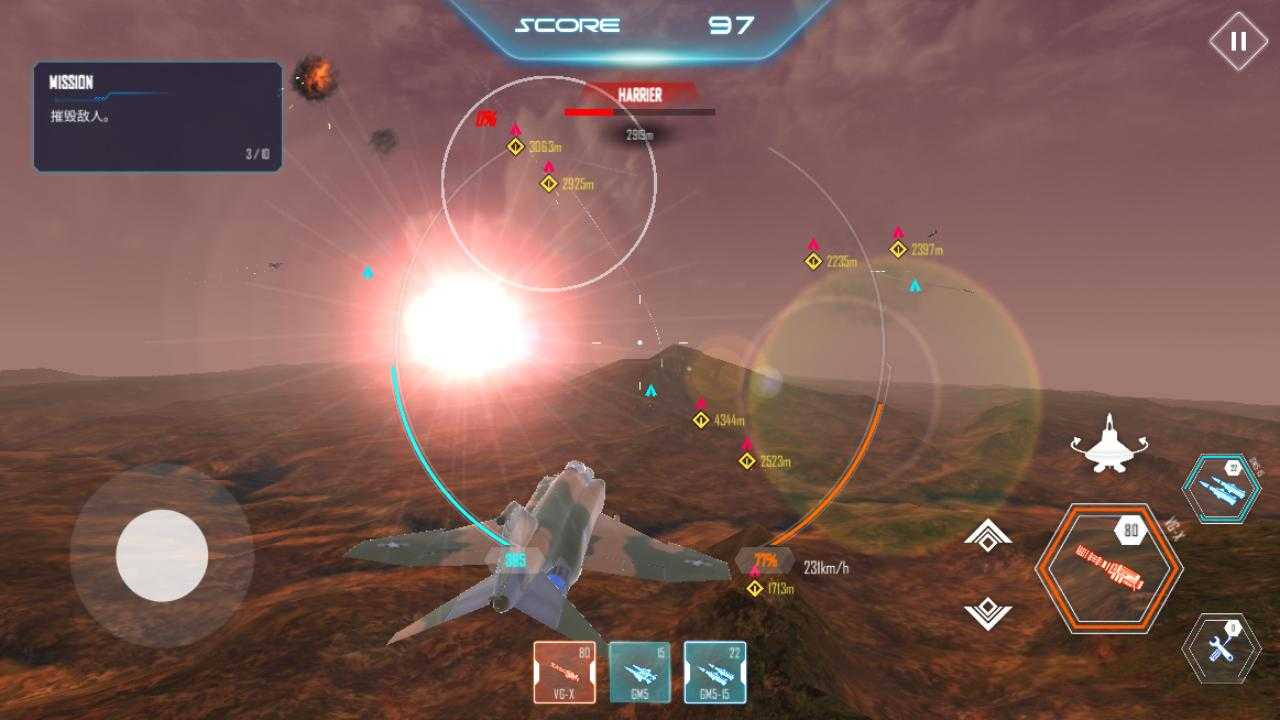Tap the downward chevron brake button

(x=988, y=612)
